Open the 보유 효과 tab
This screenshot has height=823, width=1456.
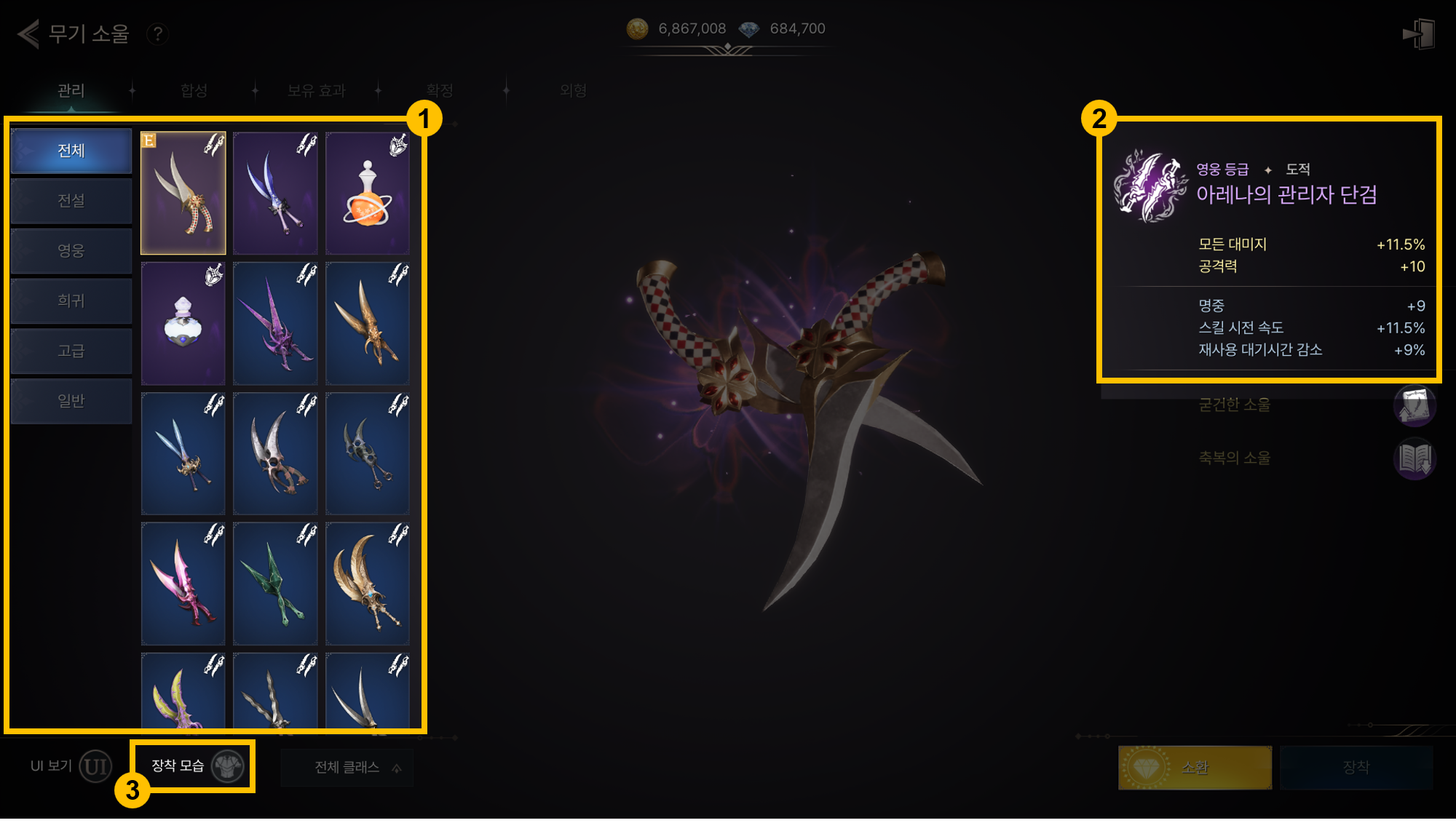(316, 90)
